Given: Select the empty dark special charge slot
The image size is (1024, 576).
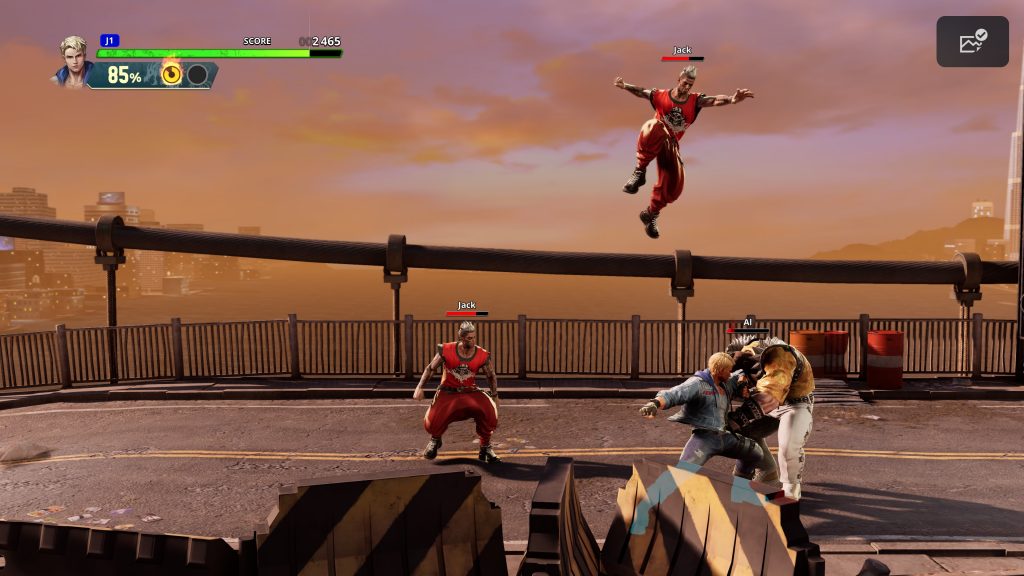Looking at the screenshot, I should point(198,74).
